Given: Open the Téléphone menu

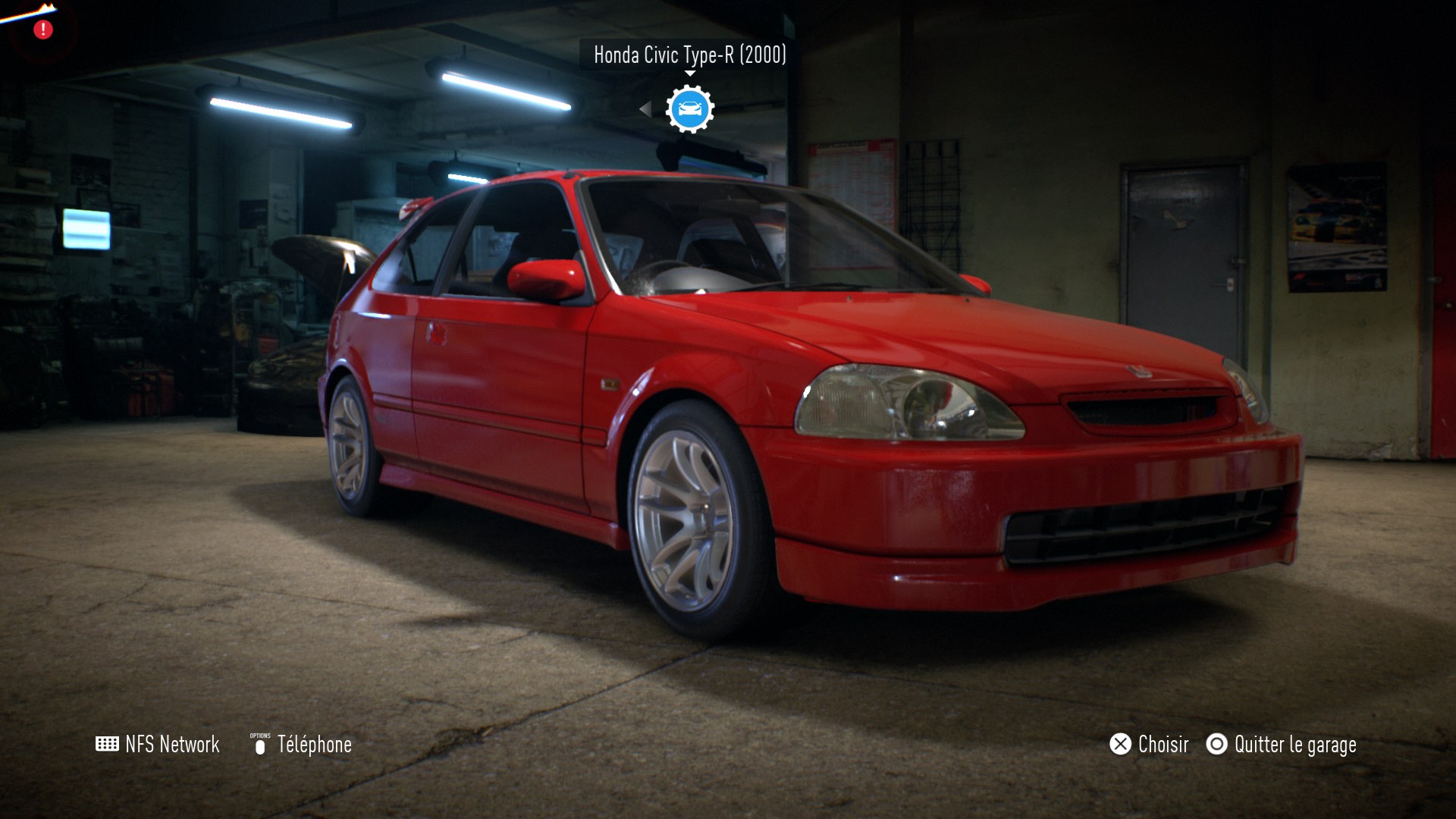Looking at the screenshot, I should (x=302, y=744).
